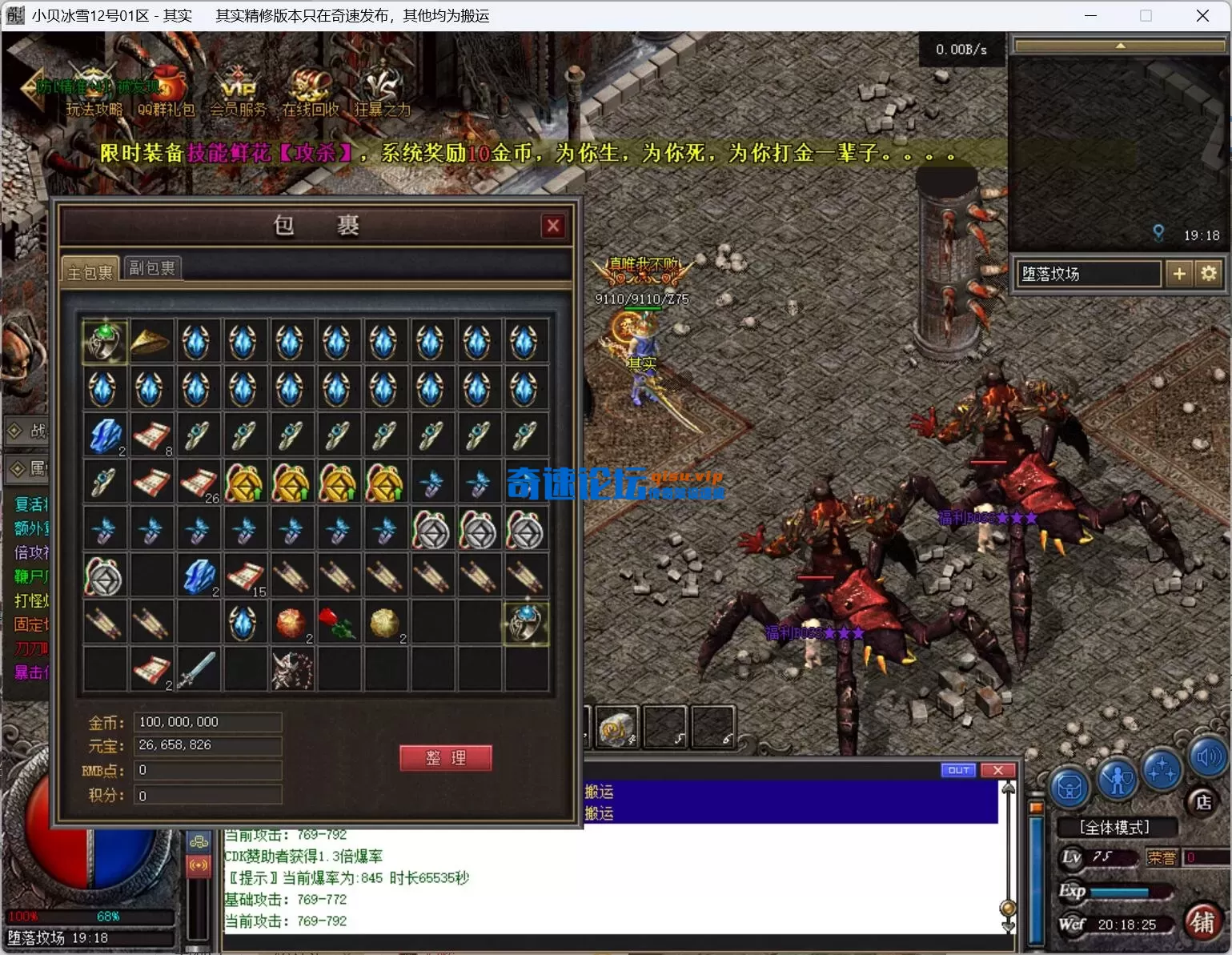Image resolution: width=1232 pixels, height=955 pixels.
Task: Open the blue character equipment button
Action: click(x=1117, y=778)
